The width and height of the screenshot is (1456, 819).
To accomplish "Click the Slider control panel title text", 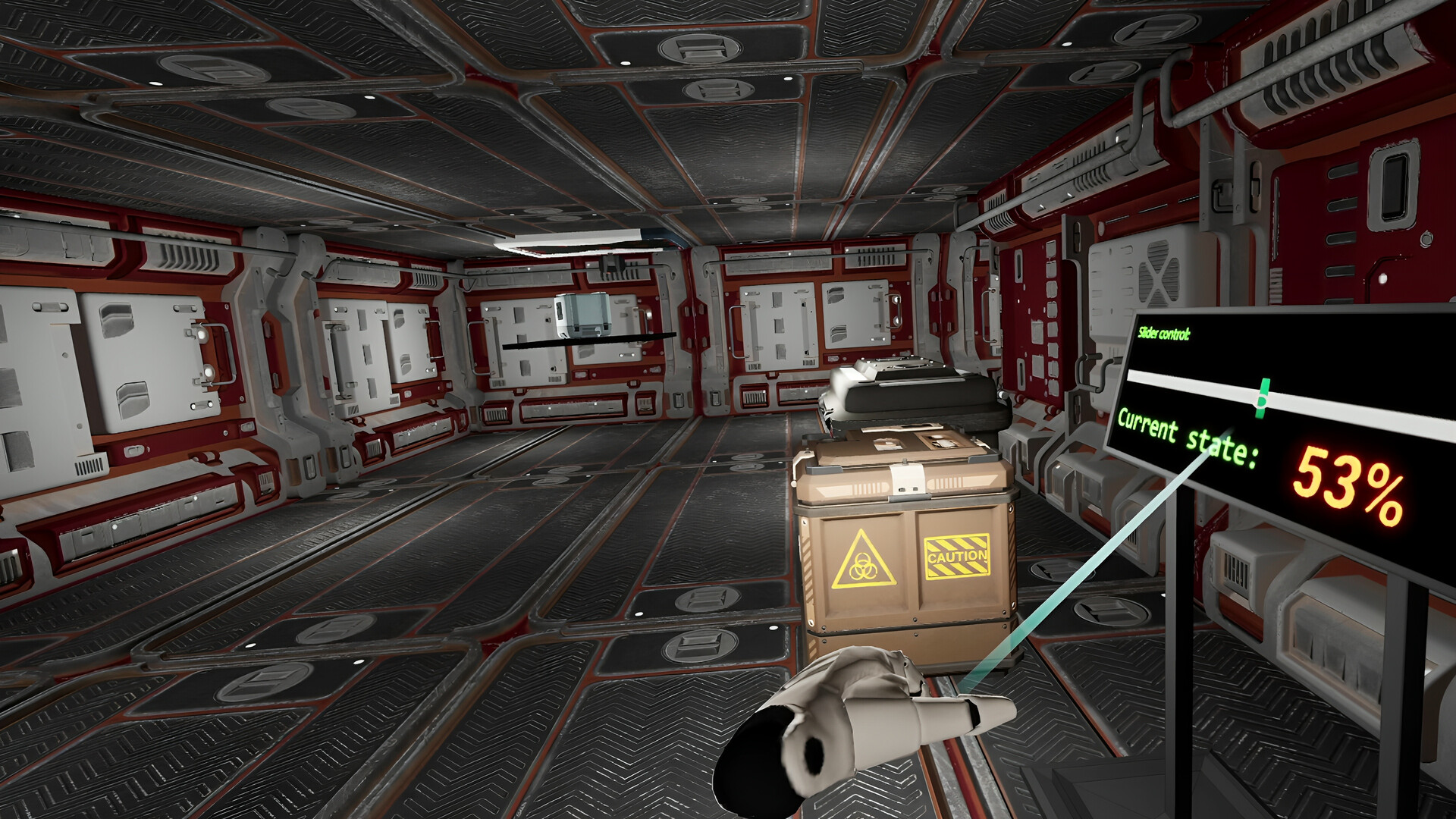I will coord(1164,331).
